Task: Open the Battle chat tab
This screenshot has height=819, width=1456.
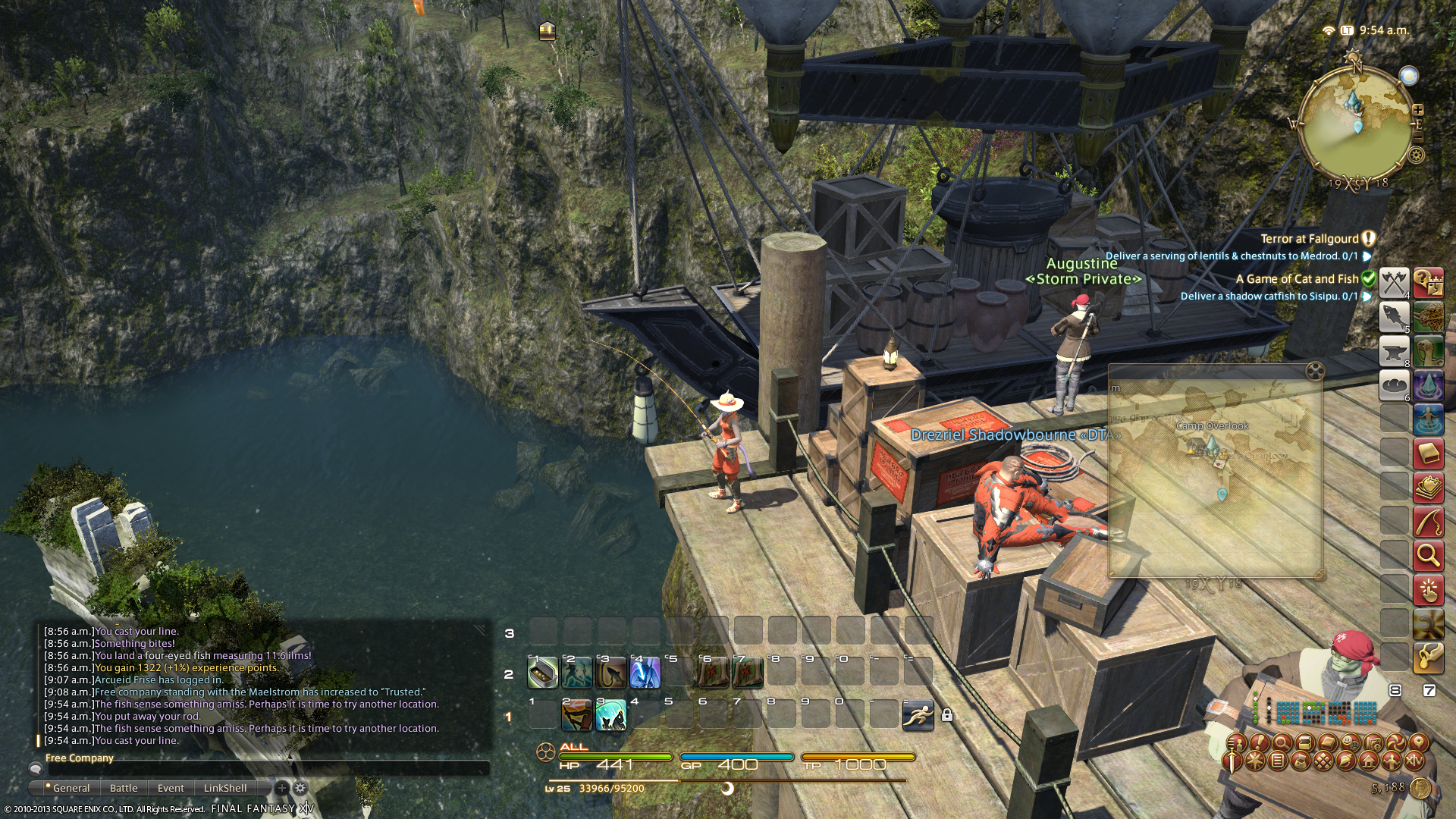Action: (x=124, y=788)
